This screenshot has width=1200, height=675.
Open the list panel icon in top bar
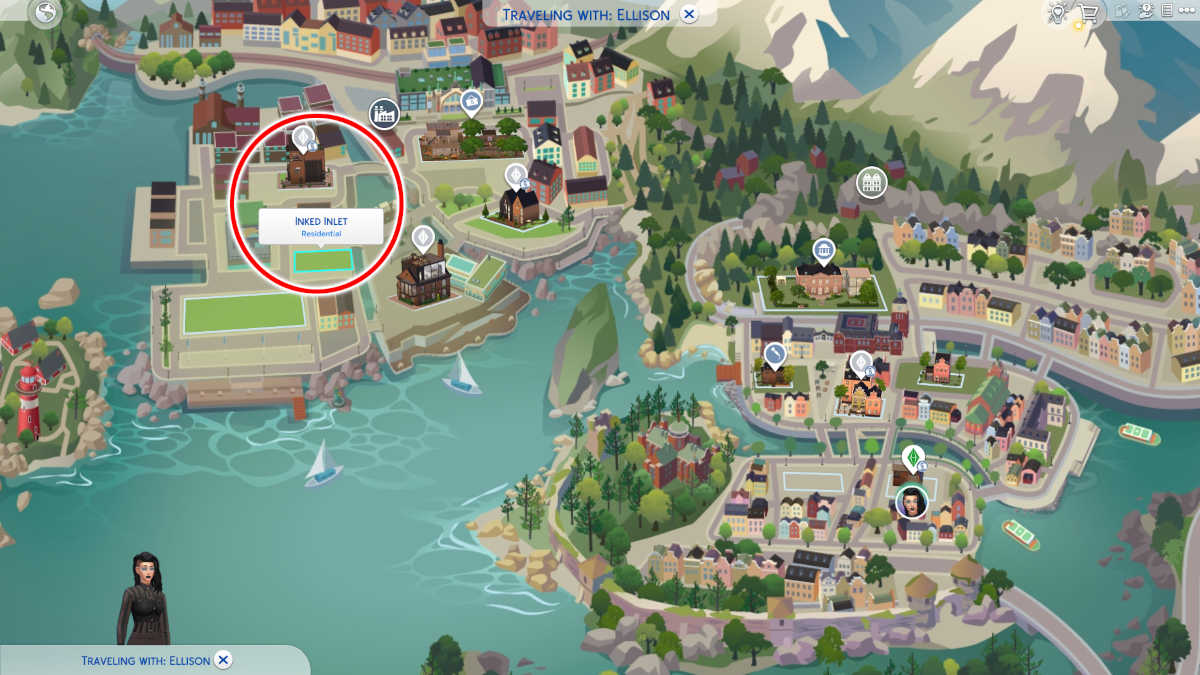(1166, 12)
